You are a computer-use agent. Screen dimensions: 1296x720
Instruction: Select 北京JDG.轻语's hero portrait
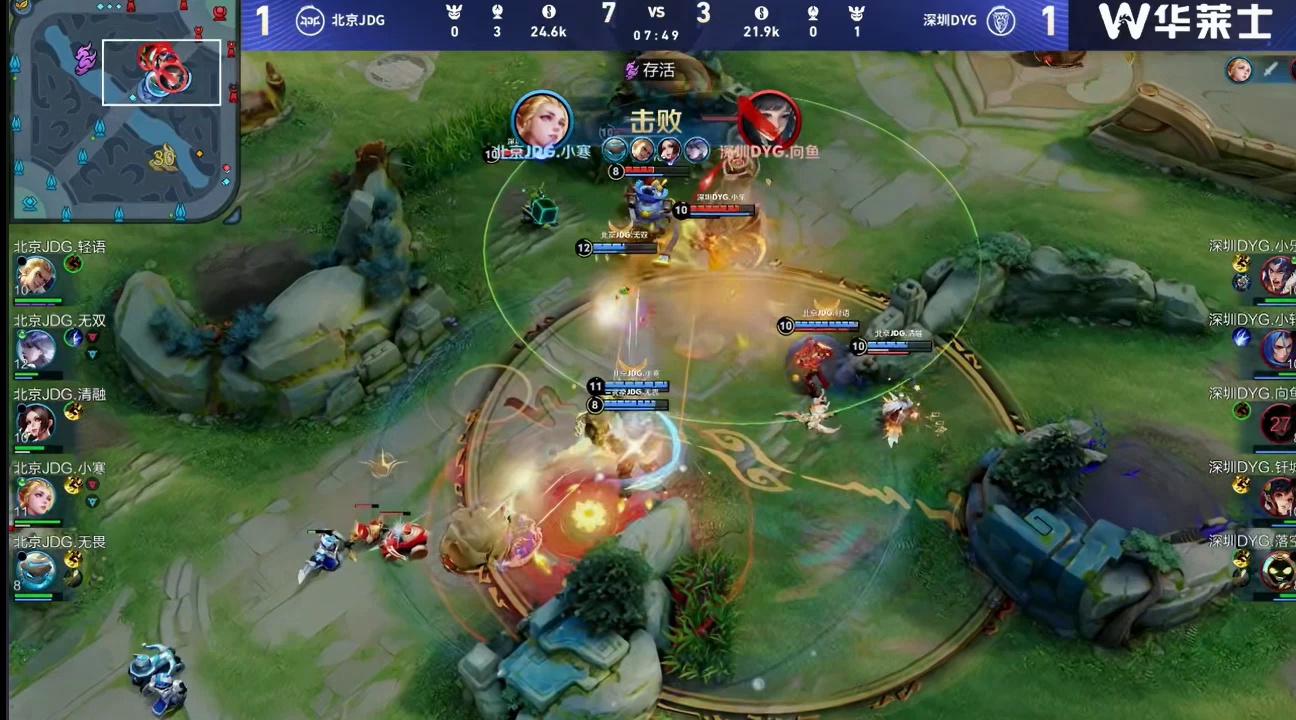(x=36, y=275)
